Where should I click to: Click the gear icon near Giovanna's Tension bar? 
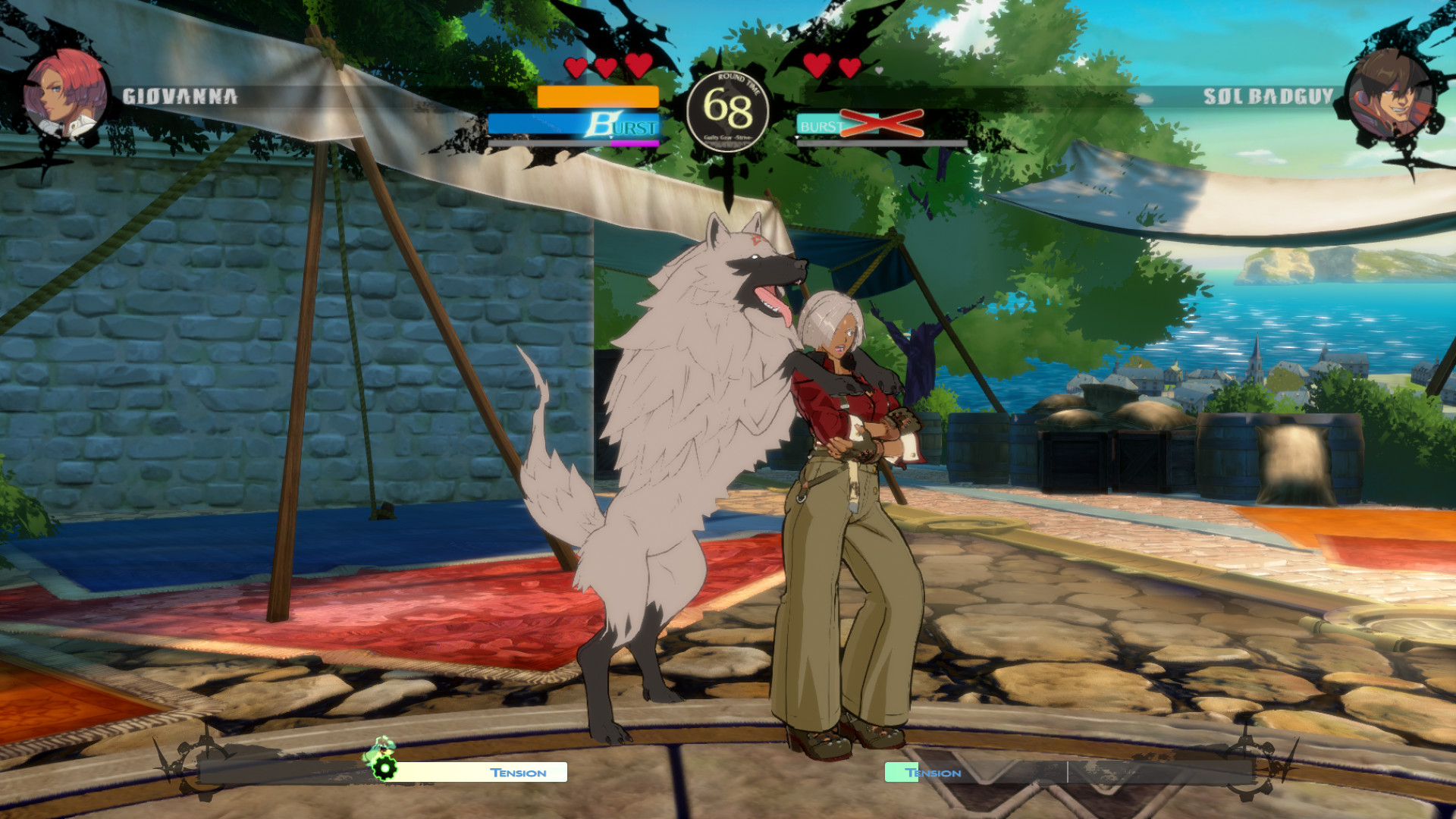click(383, 768)
